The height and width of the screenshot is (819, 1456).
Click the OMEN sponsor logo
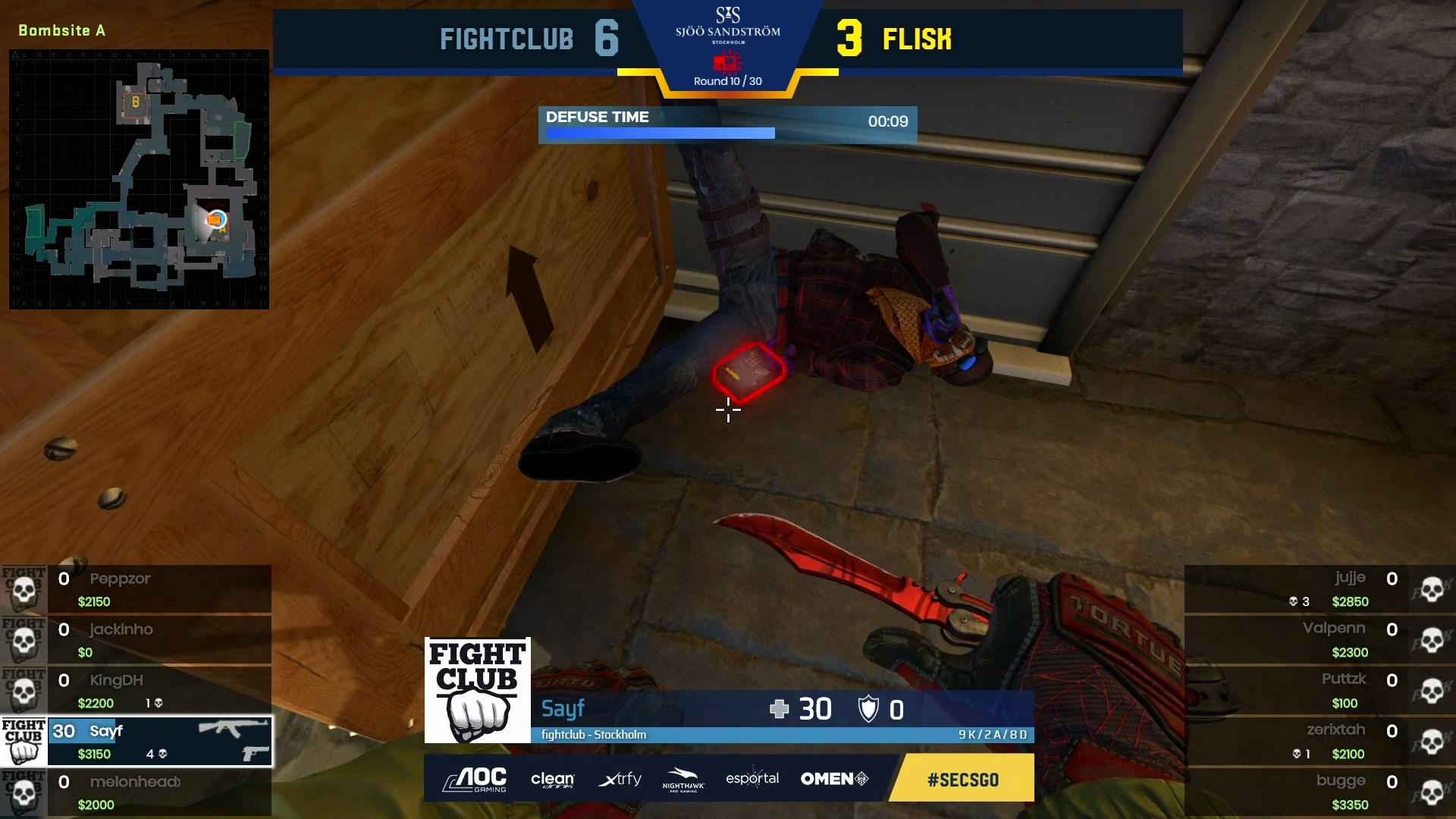pos(834,779)
